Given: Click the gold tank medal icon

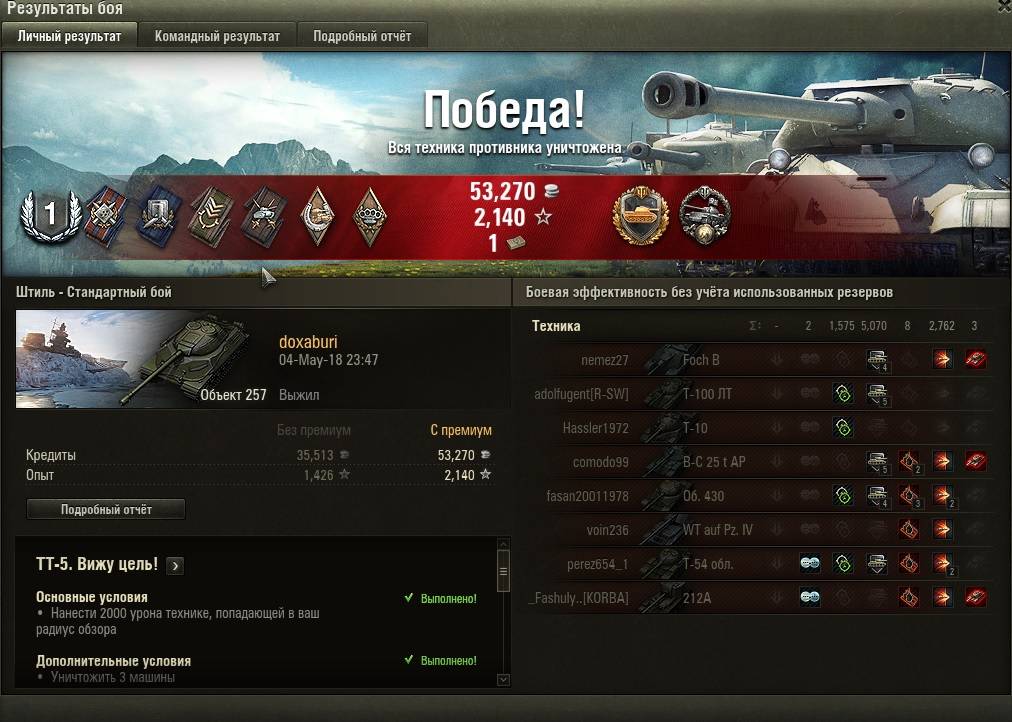Looking at the screenshot, I should [642, 214].
